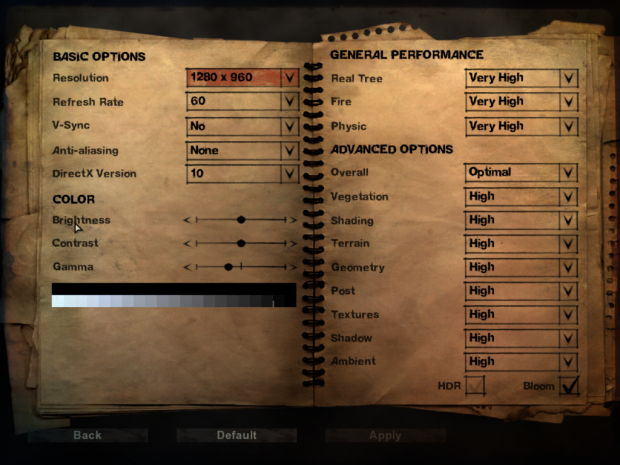Open the Textures quality dropdown
The height and width of the screenshot is (465, 620).
tap(521, 314)
